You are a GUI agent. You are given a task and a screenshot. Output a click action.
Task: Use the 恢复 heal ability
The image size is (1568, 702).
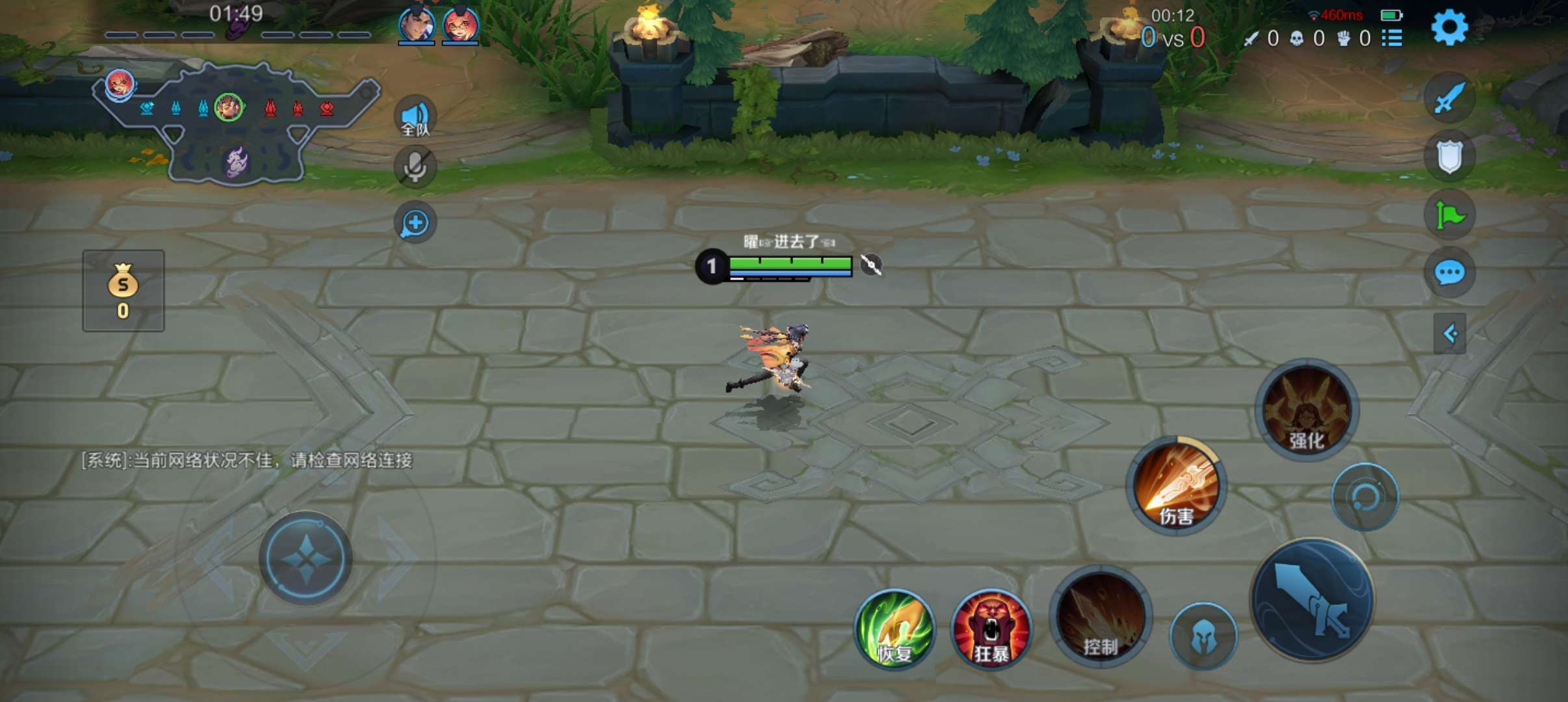point(895,629)
